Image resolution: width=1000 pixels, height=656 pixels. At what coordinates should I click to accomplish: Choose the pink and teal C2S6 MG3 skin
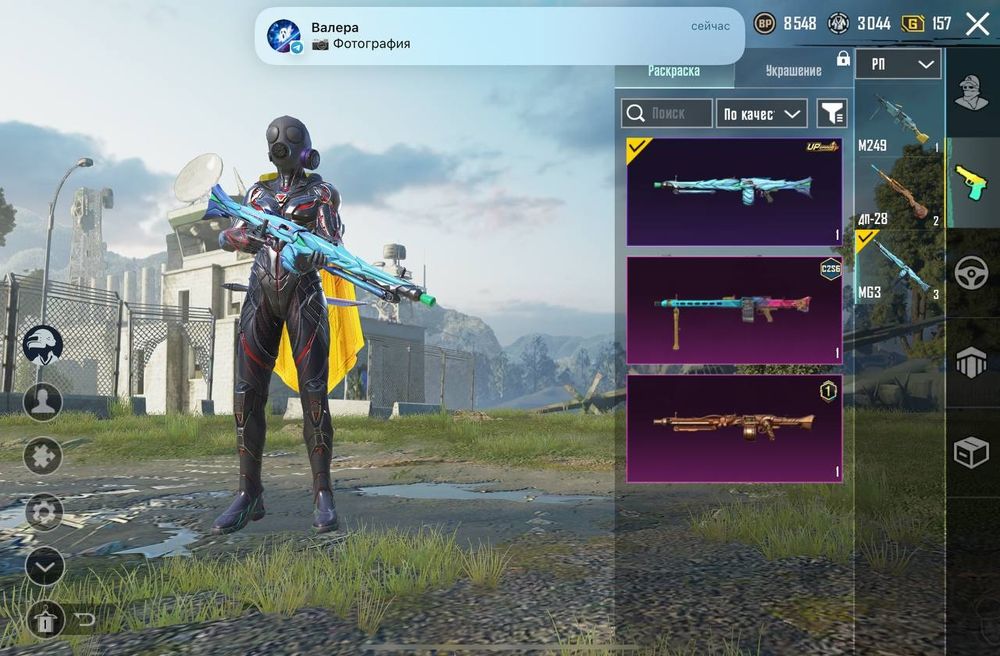[734, 310]
